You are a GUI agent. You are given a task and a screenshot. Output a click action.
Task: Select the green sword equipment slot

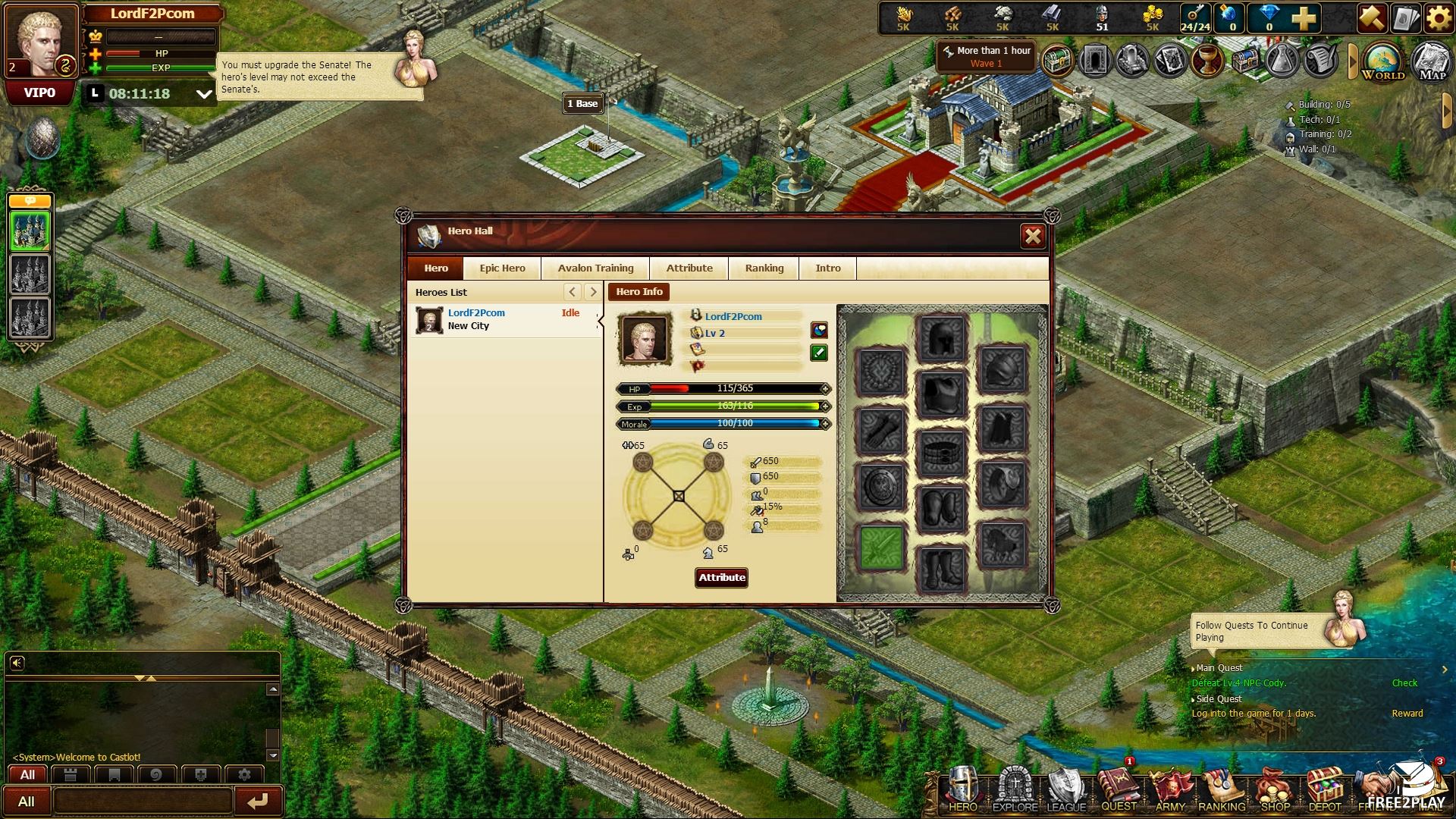(880, 546)
